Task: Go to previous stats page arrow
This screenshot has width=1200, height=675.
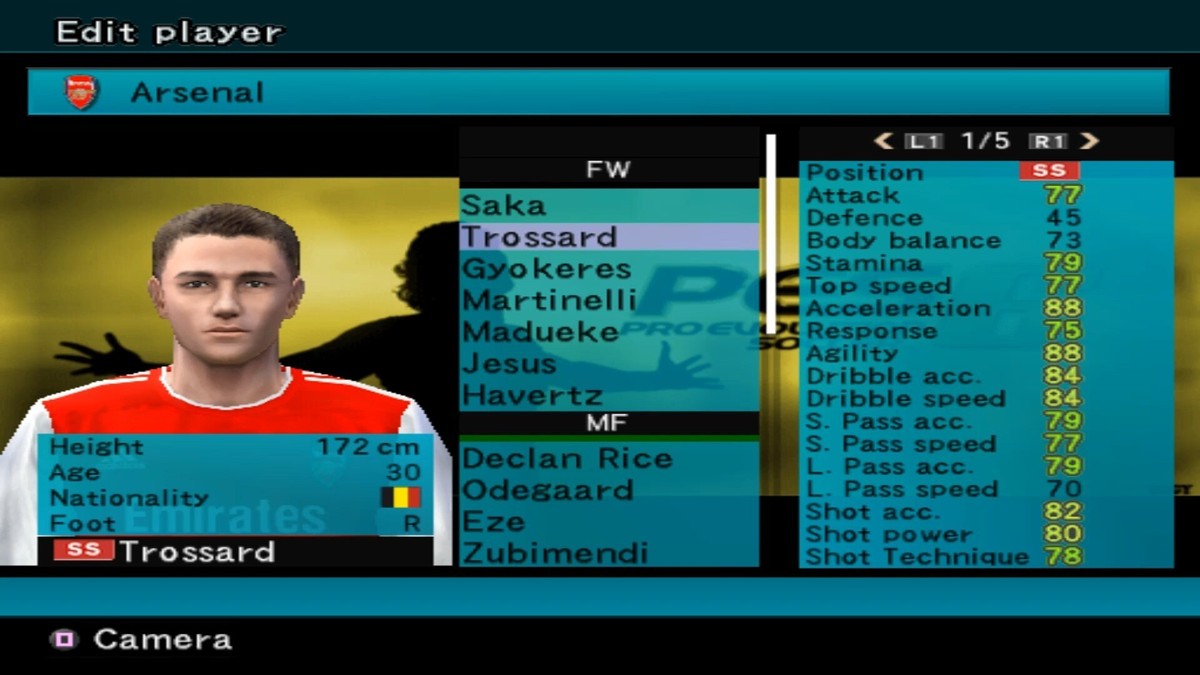Action: click(883, 142)
